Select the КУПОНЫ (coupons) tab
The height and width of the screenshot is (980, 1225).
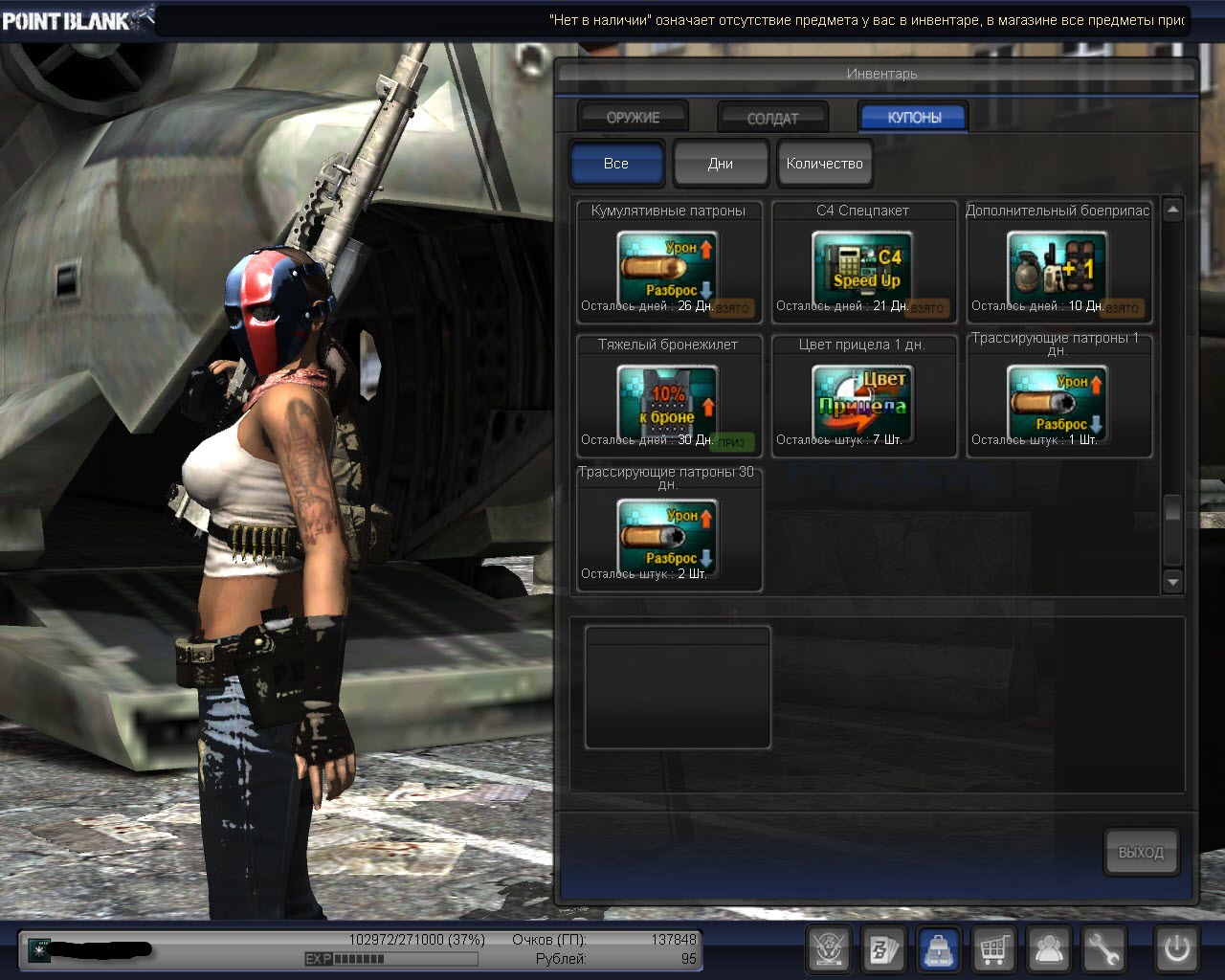[x=914, y=118]
